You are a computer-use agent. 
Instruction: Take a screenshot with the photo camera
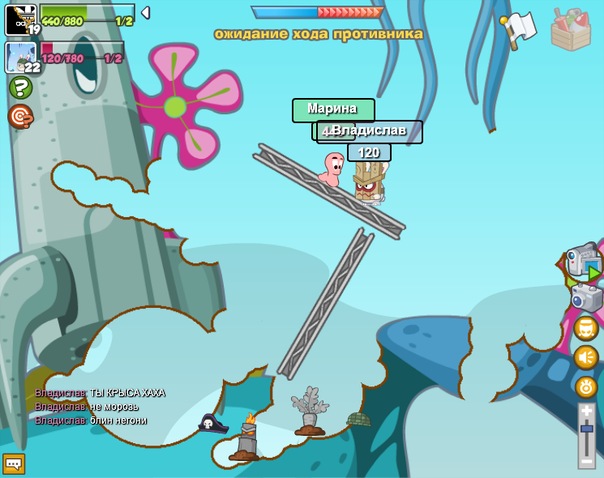pos(586,297)
